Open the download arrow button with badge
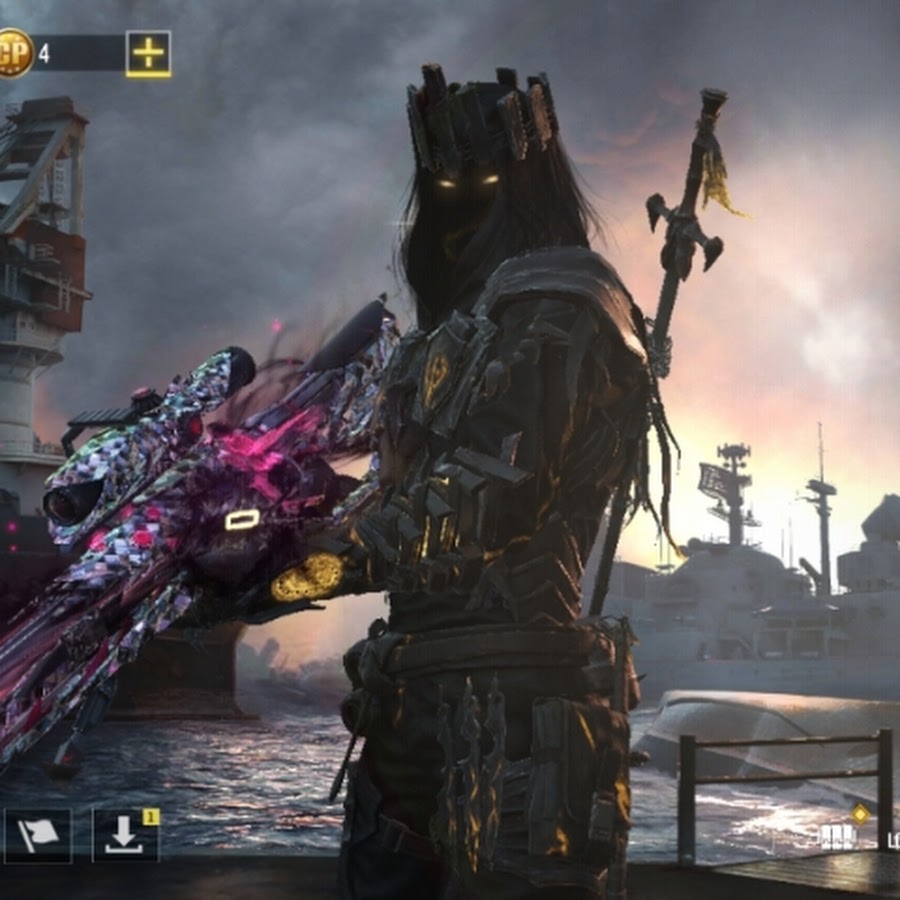 125,835
